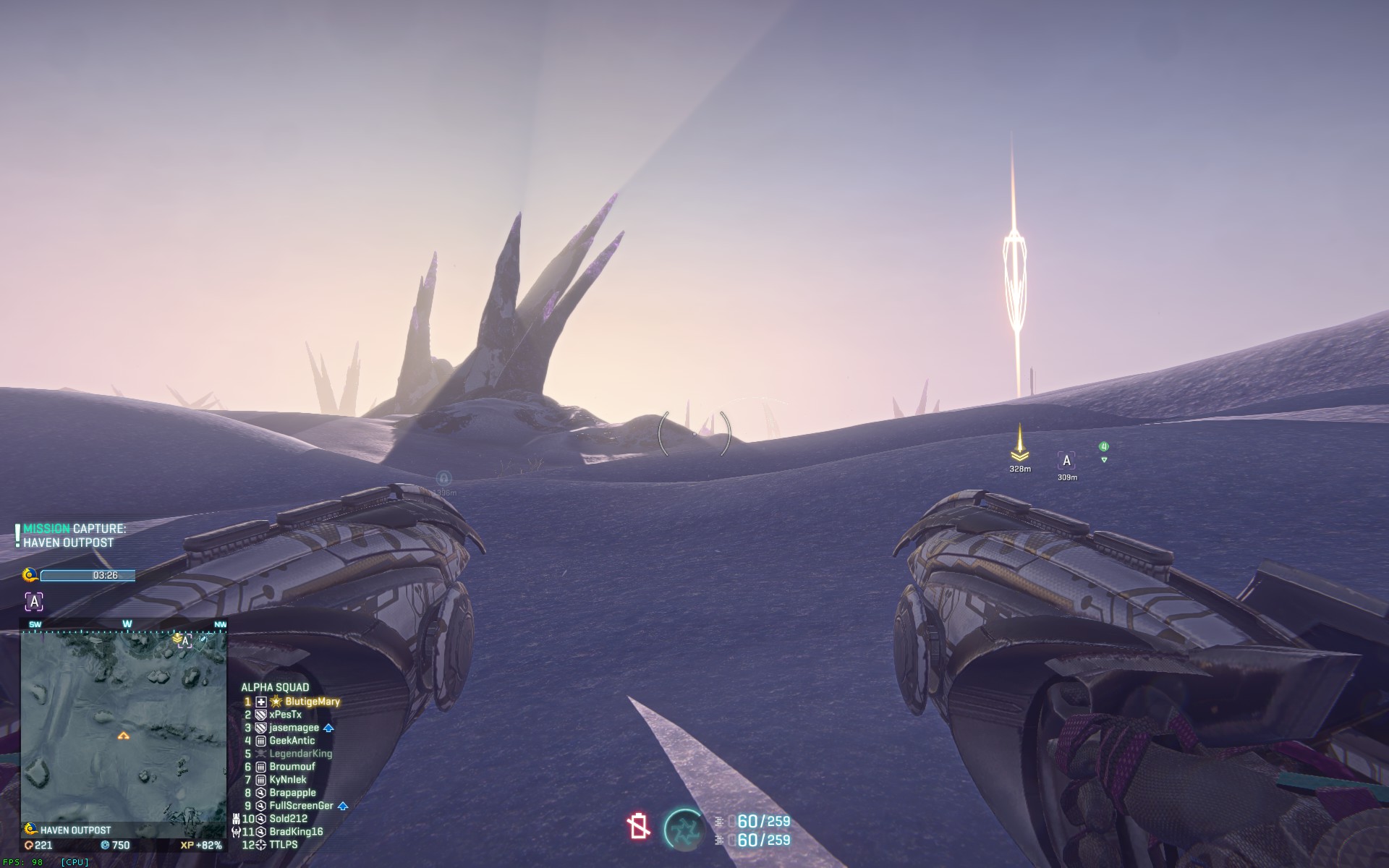The image size is (1389, 868).
Task: Select the A objective marker at 309m
Action: coord(1066,461)
